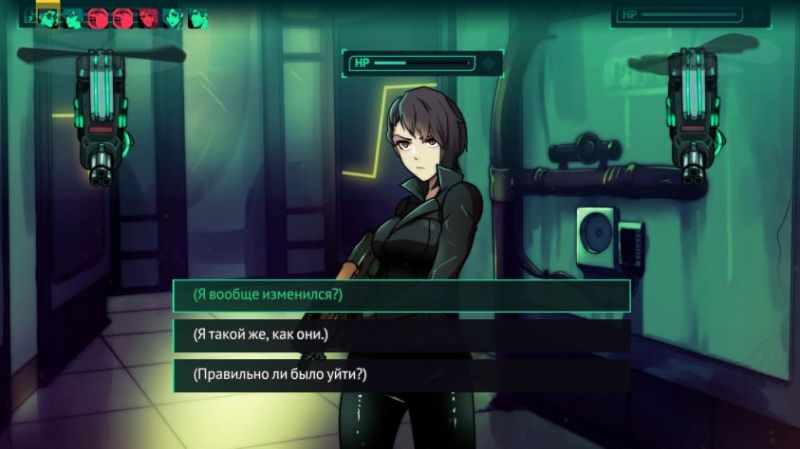Select the option "(Я такой же, как они.)"
Screen dimensions: 800x449
pyautogui.click(x=401, y=335)
